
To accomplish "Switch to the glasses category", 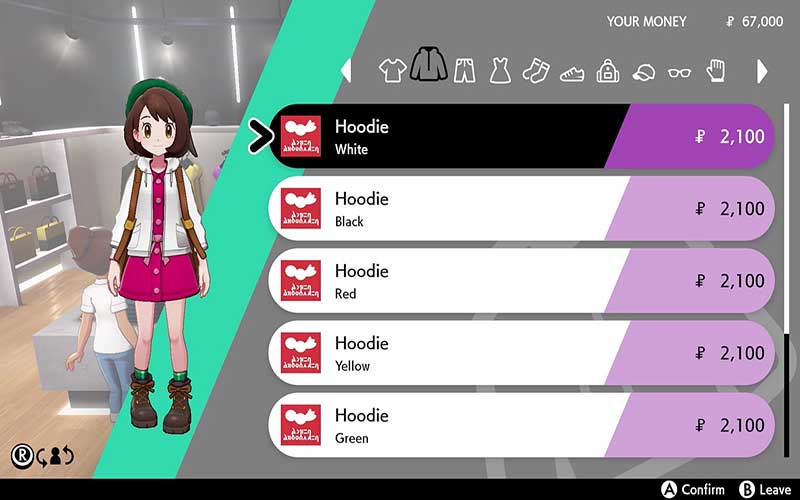I will (x=679, y=72).
